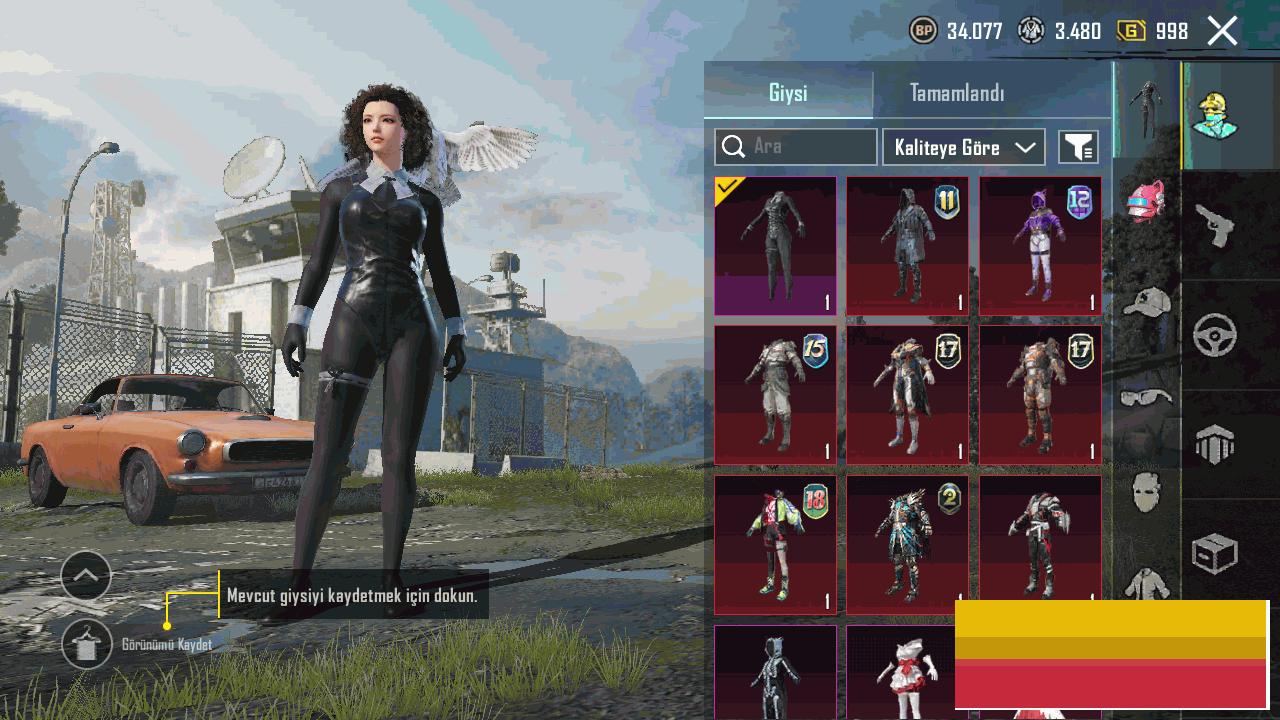Open the pink helmet category
Screen dimensions: 1280x720
click(1147, 202)
